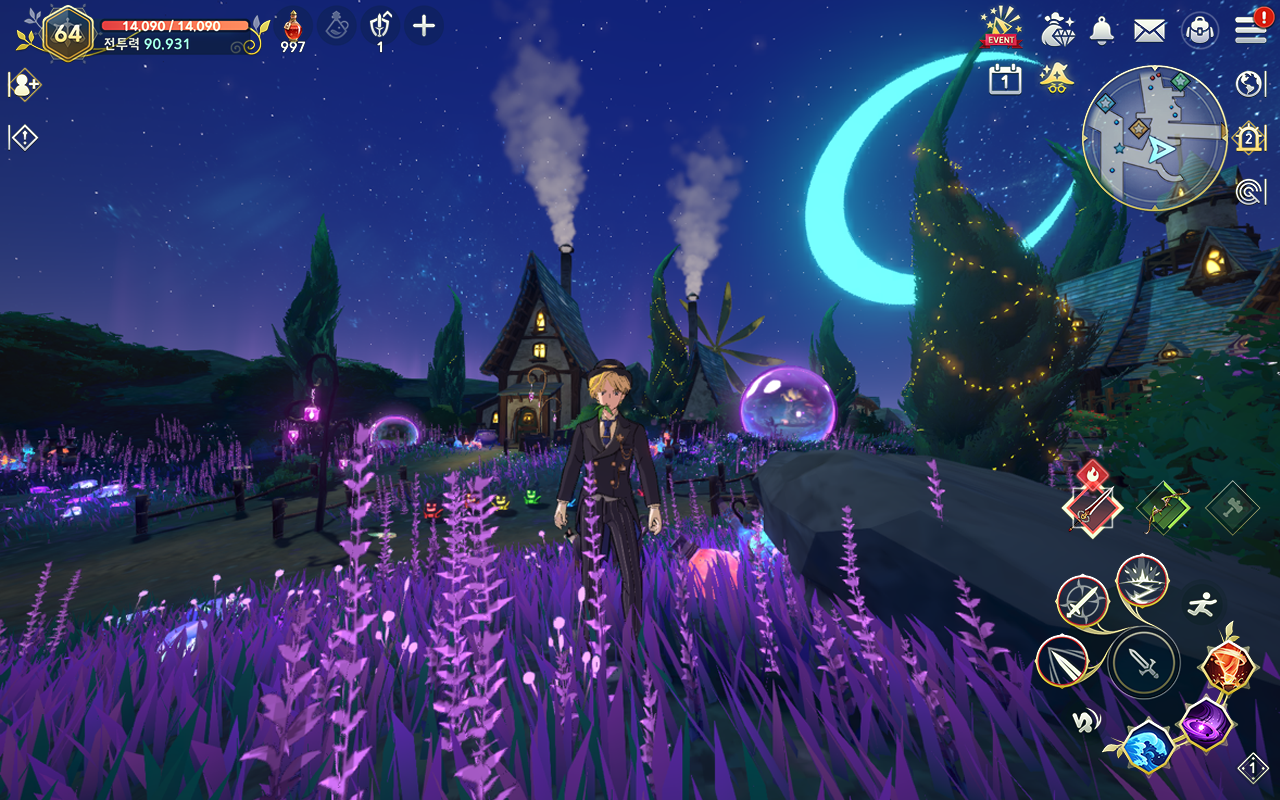Open the level 64 character portrait

(68, 33)
